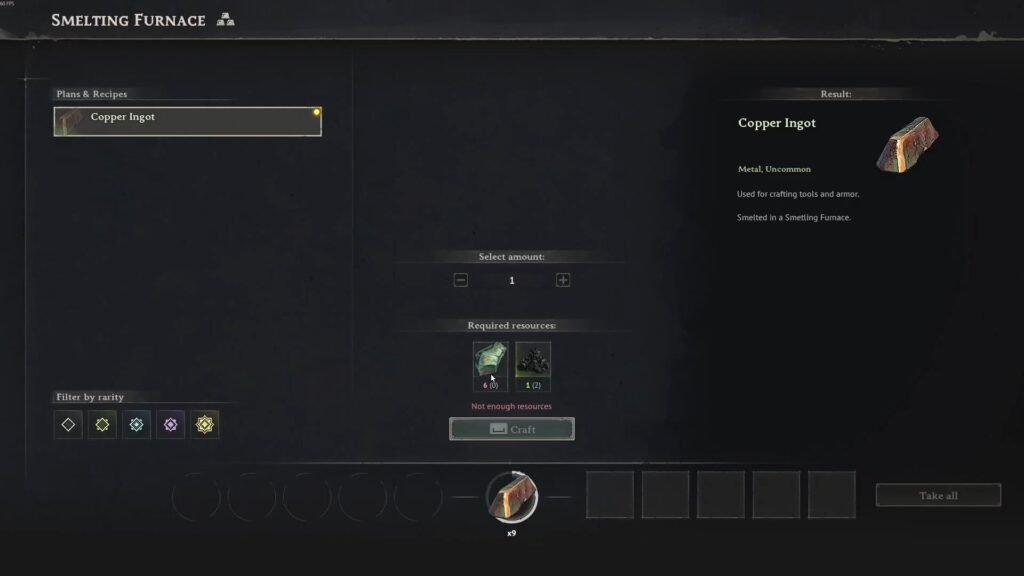The image size is (1024, 576).
Task: Collect the finished copper ingot x9
Action: click(512, 496)
